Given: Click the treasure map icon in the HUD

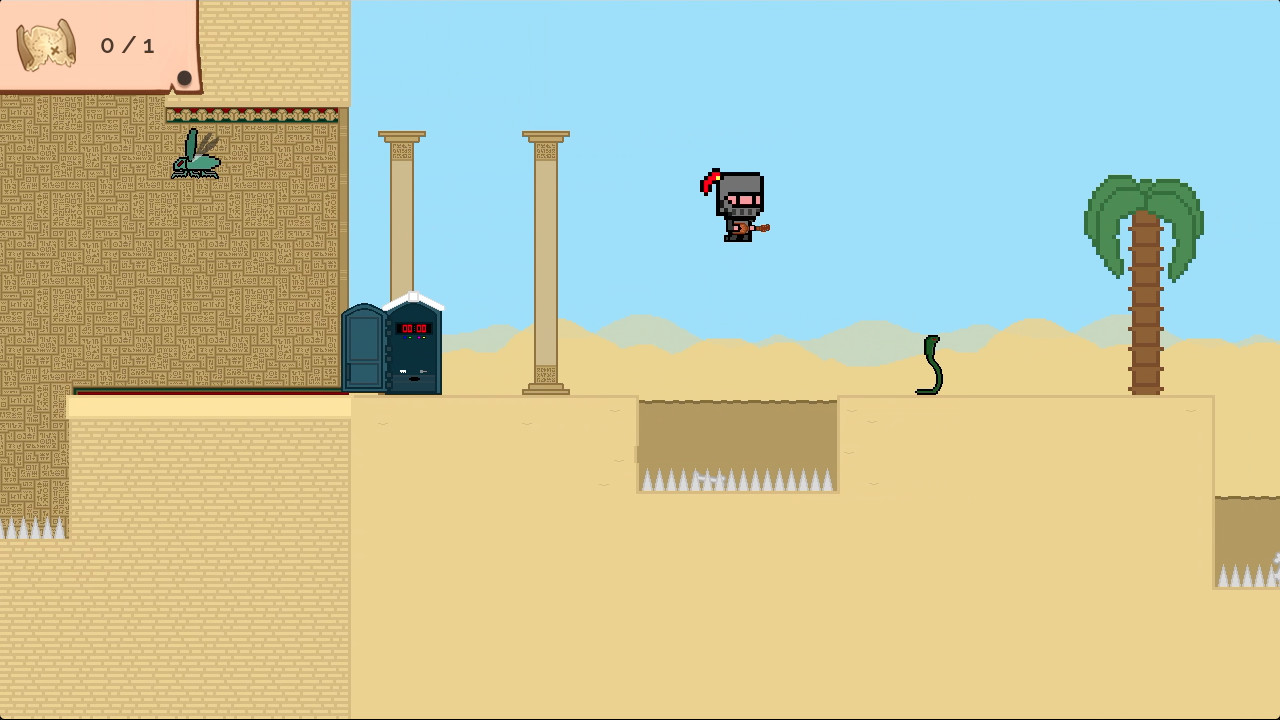Looking at the screenshot, I should point(43,45).
